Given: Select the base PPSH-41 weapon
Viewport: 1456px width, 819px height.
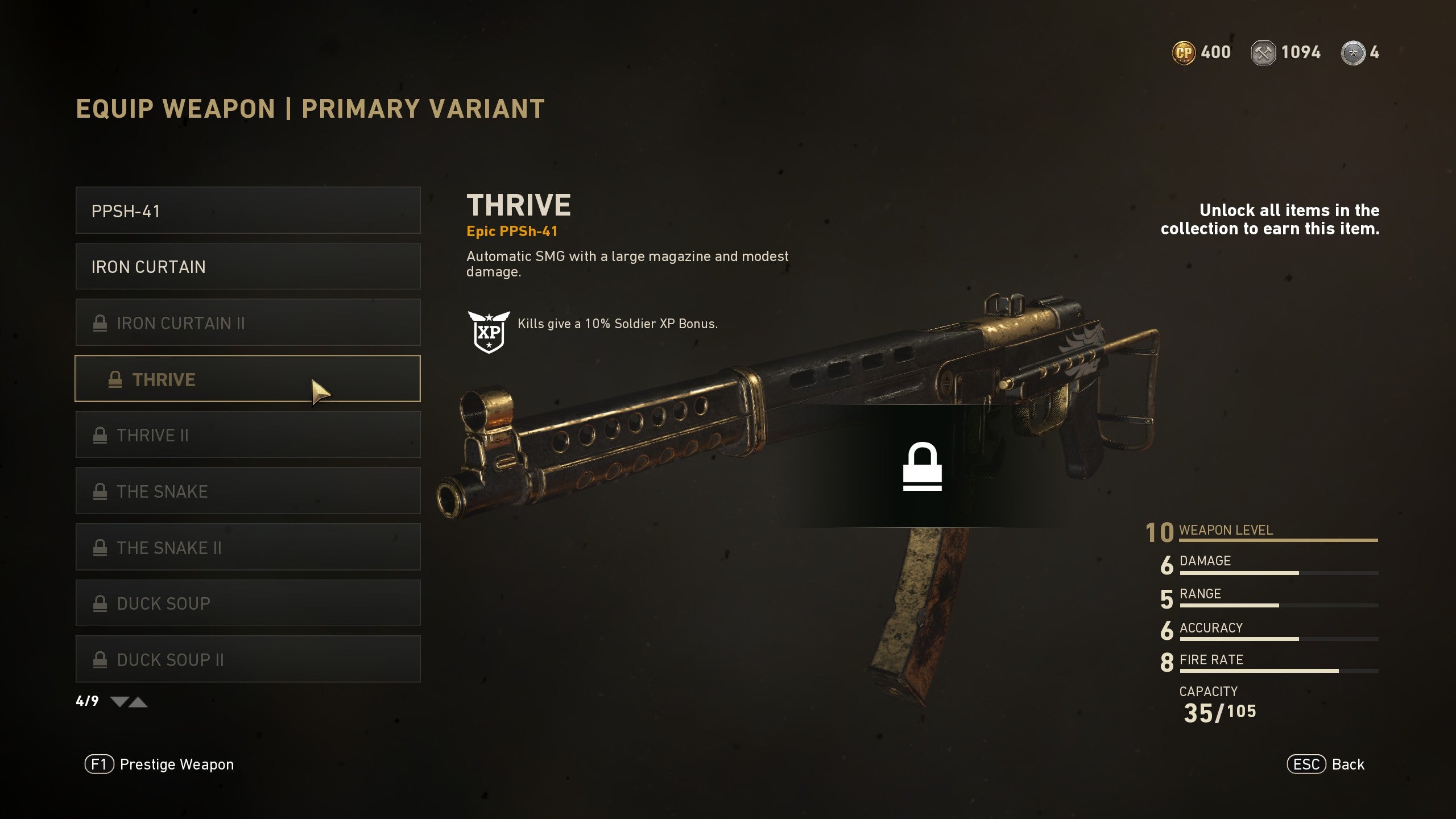Looking at the screenshot, I should point(247,210).
